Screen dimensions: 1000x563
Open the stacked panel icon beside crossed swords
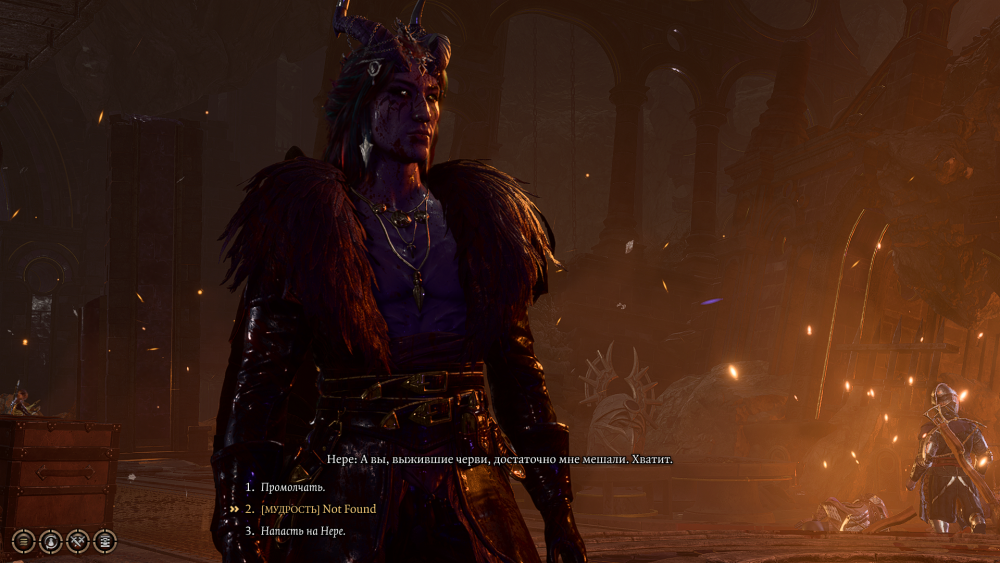104,541
